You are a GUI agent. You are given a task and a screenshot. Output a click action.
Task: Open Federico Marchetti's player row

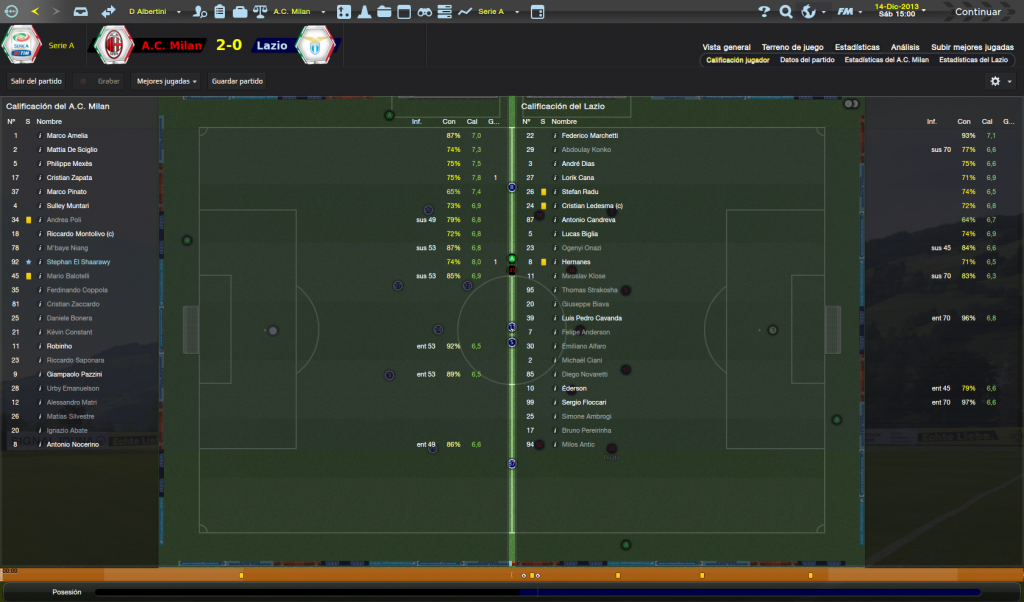pyautogui.click(x=590, y=135)
